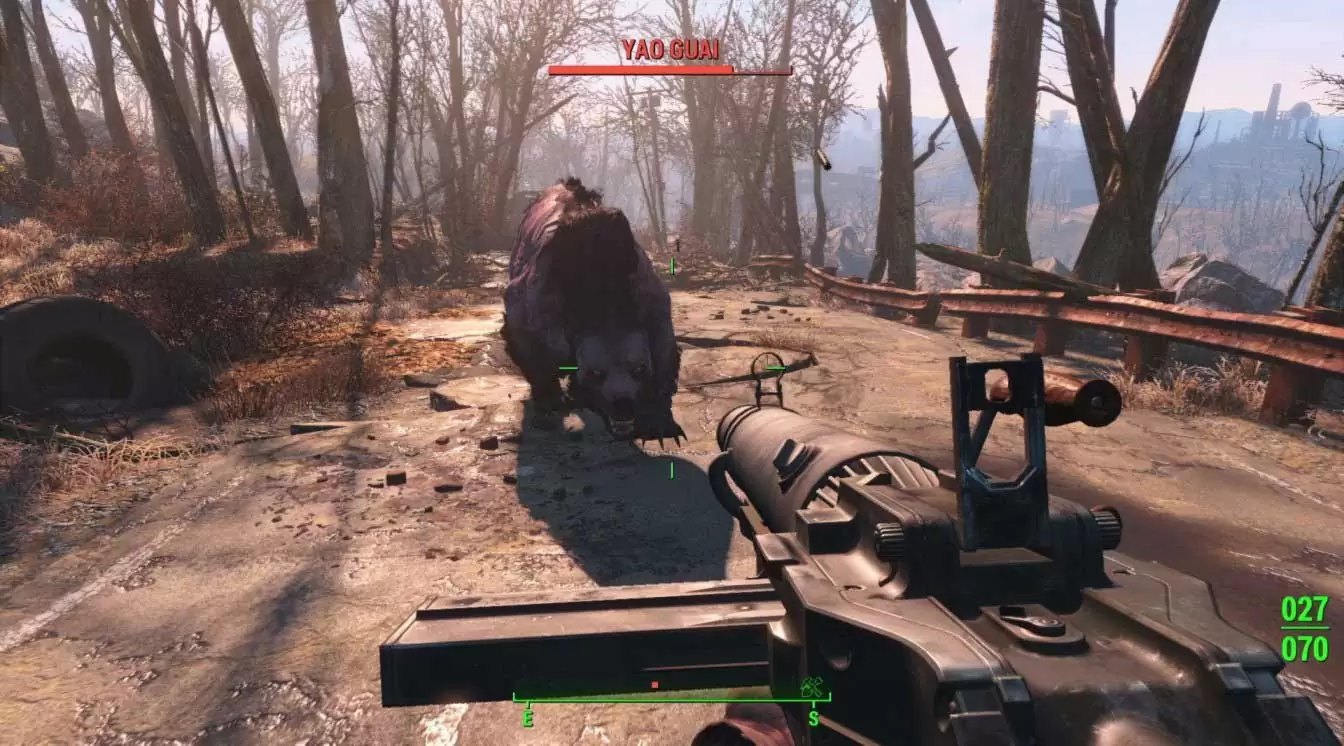1344x746 pixels.
Task: Click the compass bar
Action: (x=670, y=698)
